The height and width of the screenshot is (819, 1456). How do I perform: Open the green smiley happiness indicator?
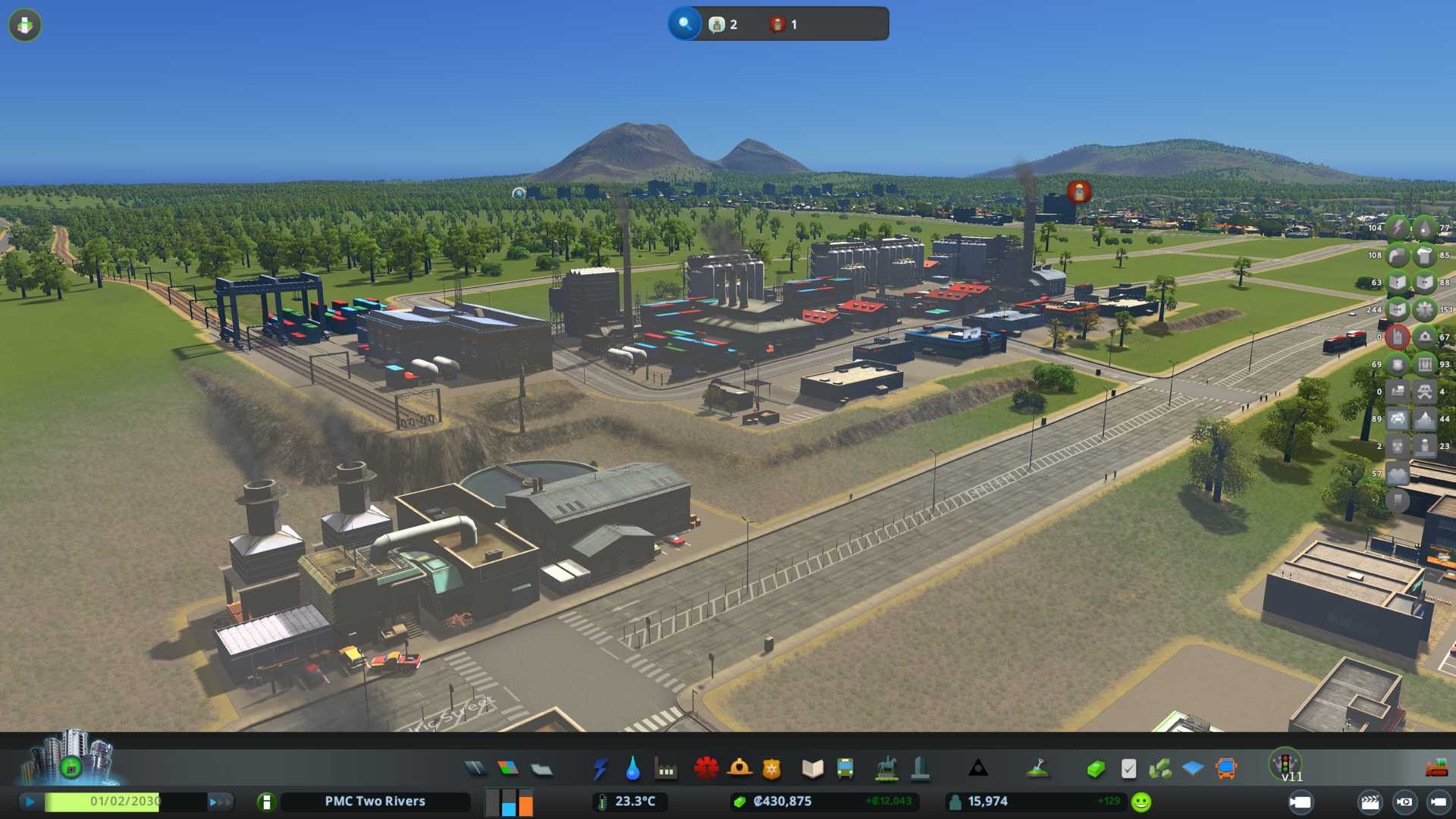pos(1141,802)
